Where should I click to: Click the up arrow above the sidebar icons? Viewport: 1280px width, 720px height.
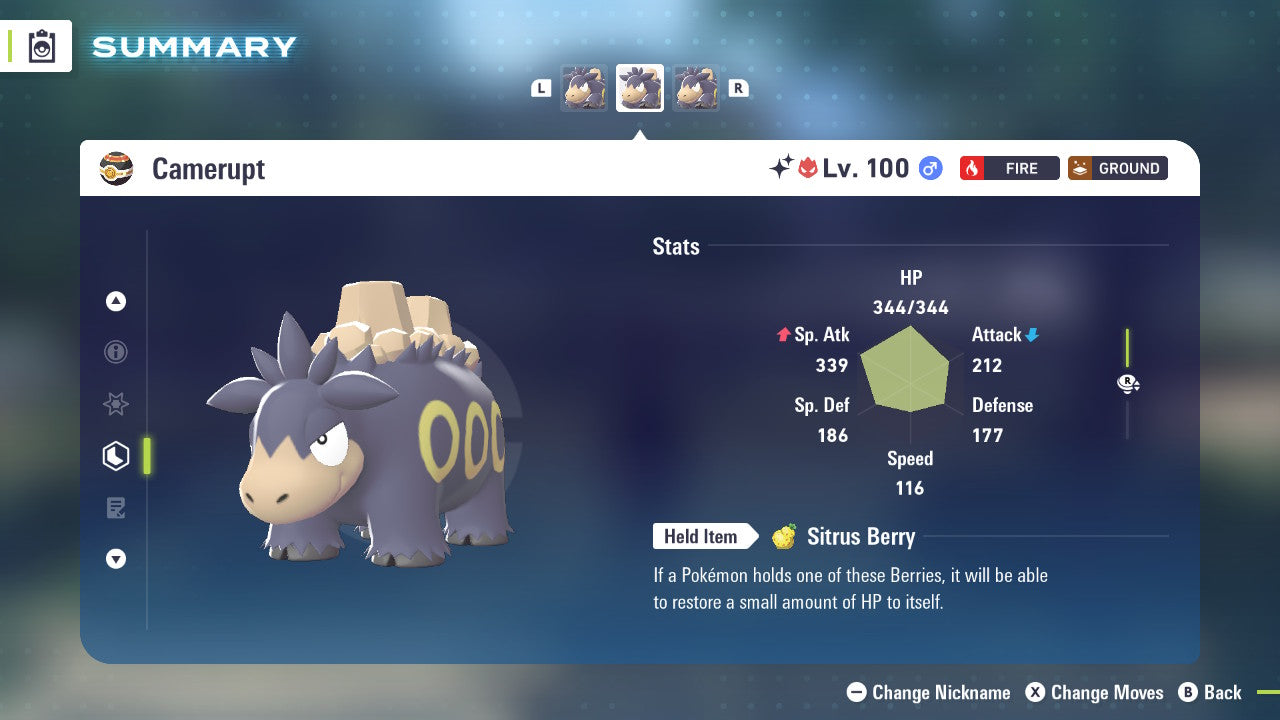click(x=116, y=301)
